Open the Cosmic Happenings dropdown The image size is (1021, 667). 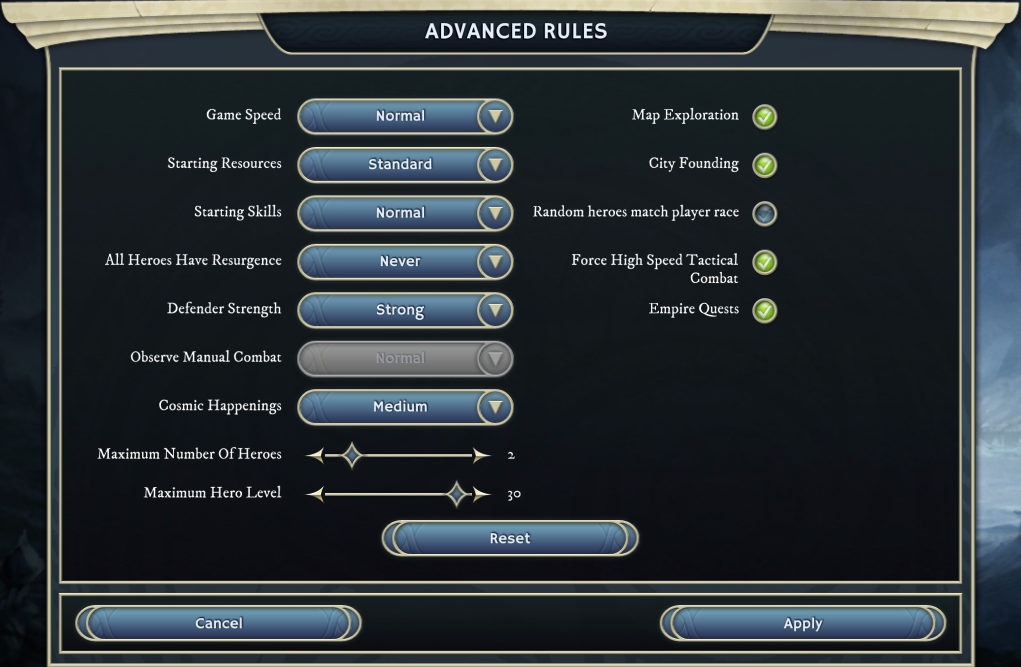click(405, 407)
